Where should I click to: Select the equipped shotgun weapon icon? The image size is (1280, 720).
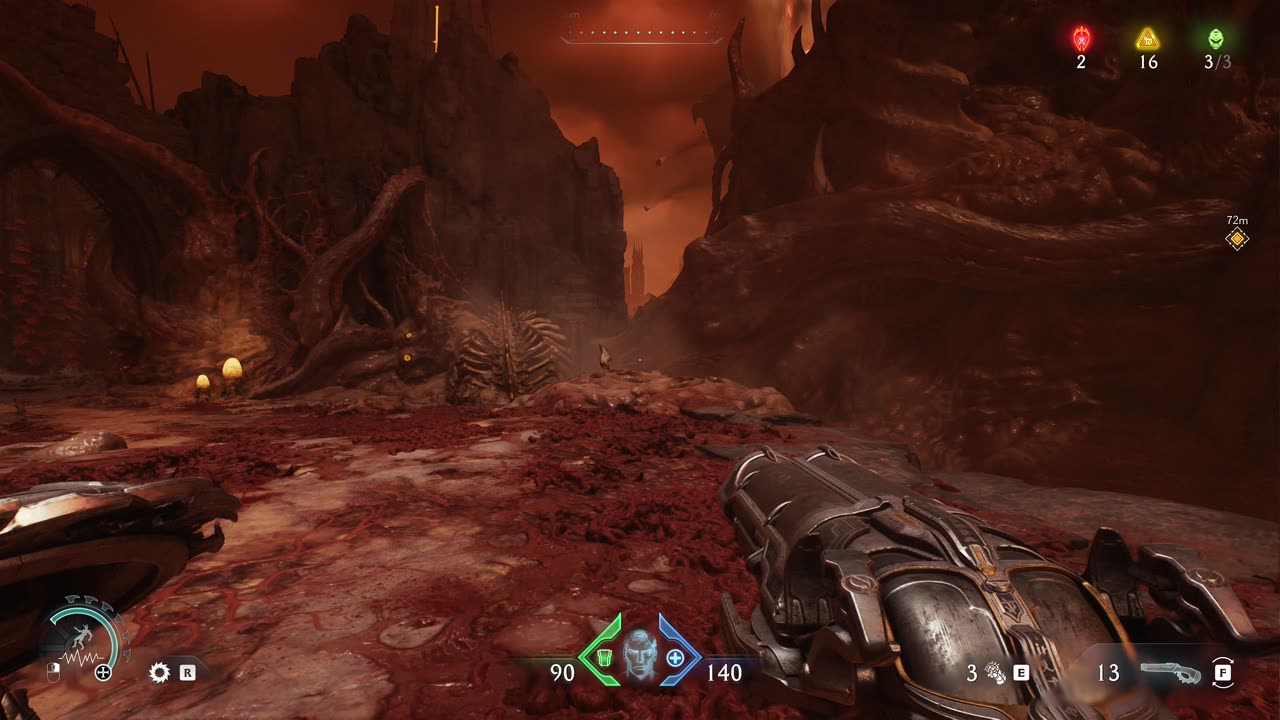1170,672
